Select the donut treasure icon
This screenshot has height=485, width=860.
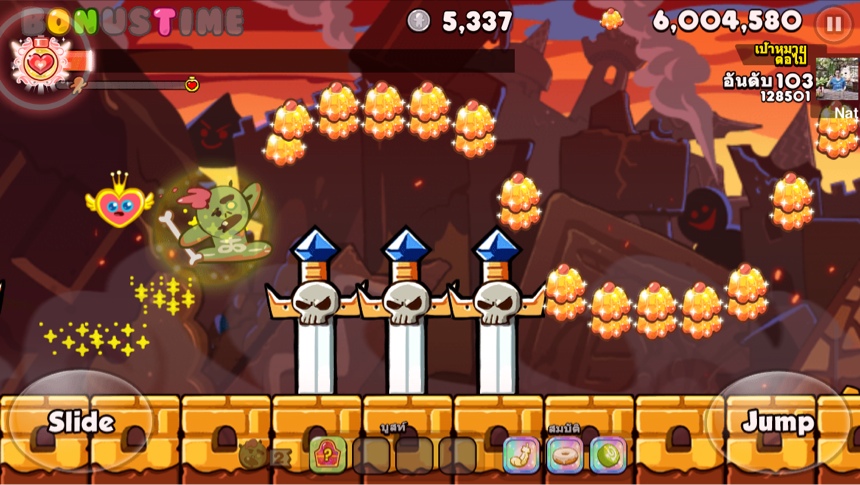click(x=564, y=455)
